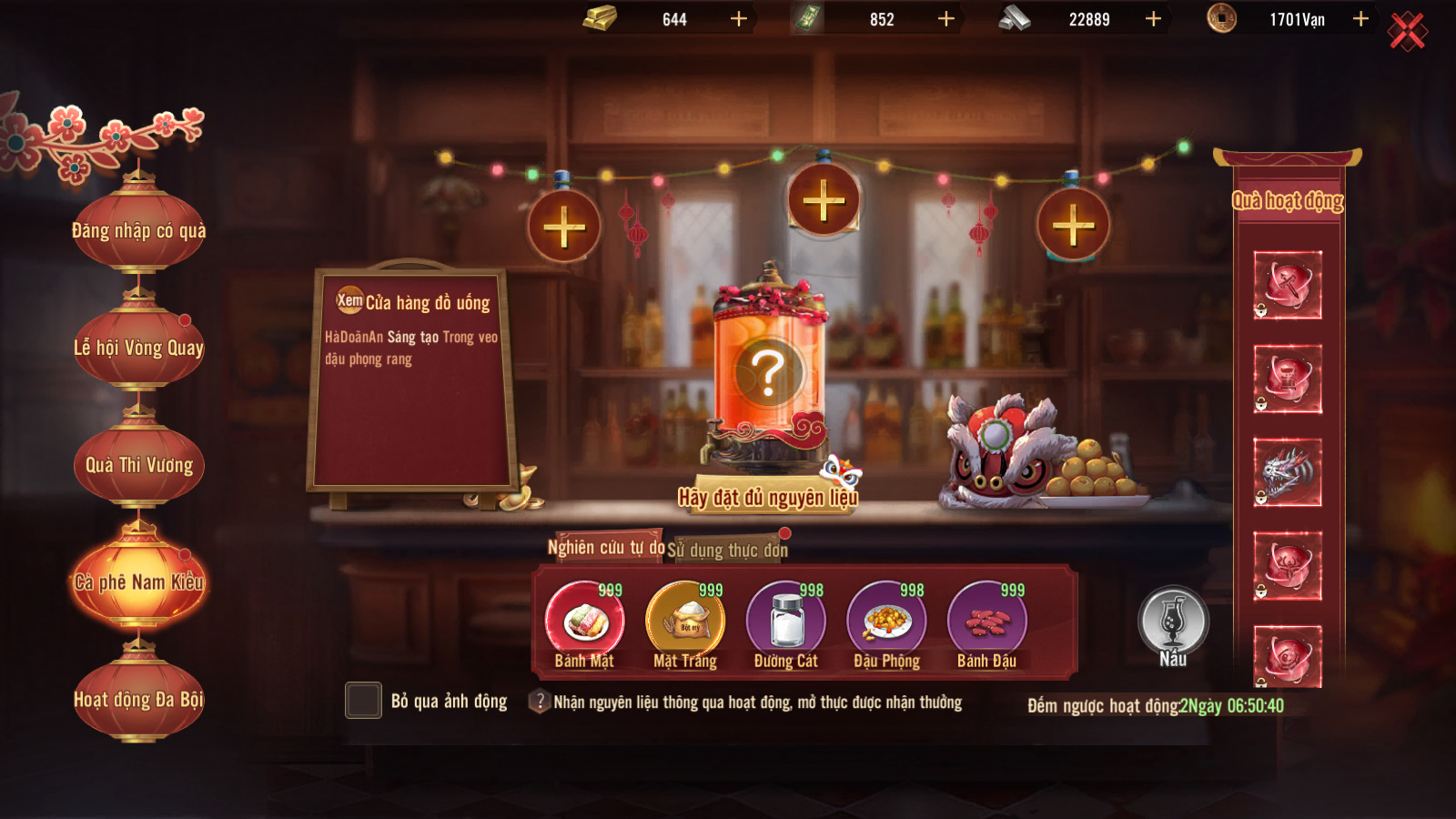Open the Cà phê Nam Kiều event
Viewport: 1456px width, 819px height.
pyautogui.click(x=139, y=581)
